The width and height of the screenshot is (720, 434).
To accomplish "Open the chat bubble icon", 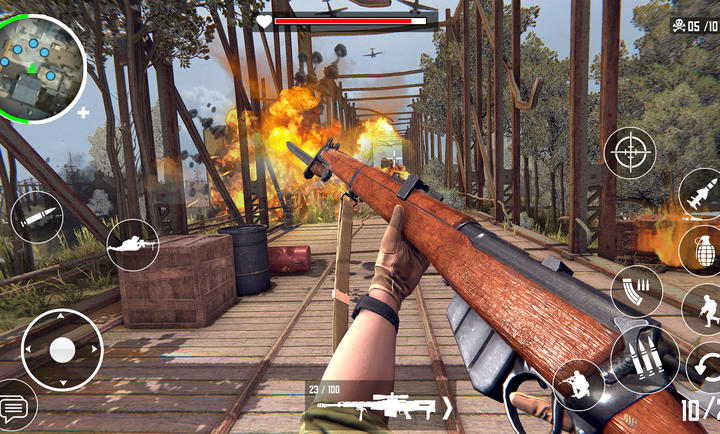I will point(16,406).
